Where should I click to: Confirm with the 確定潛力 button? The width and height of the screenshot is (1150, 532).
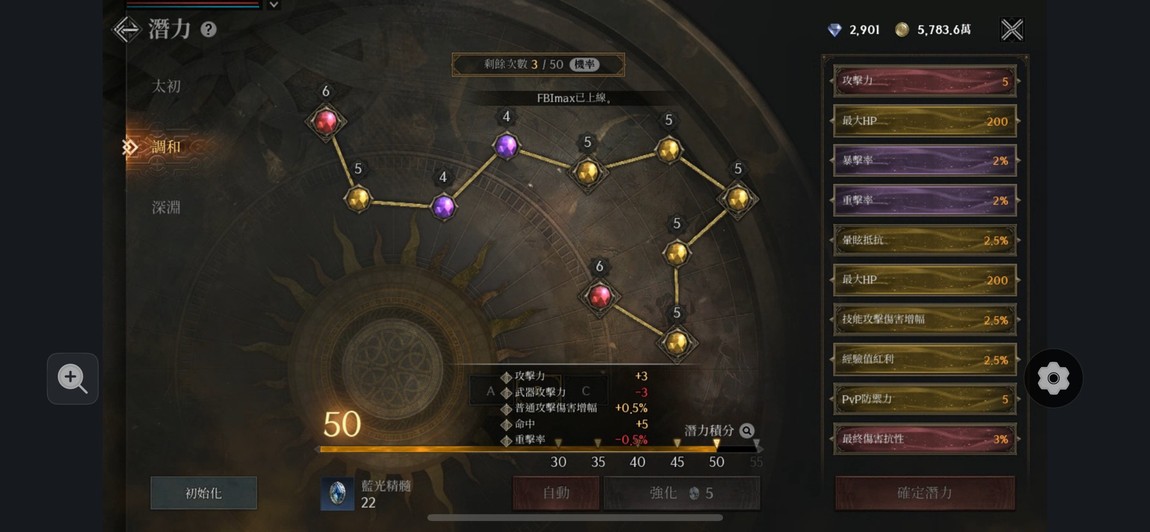[924, 493]
